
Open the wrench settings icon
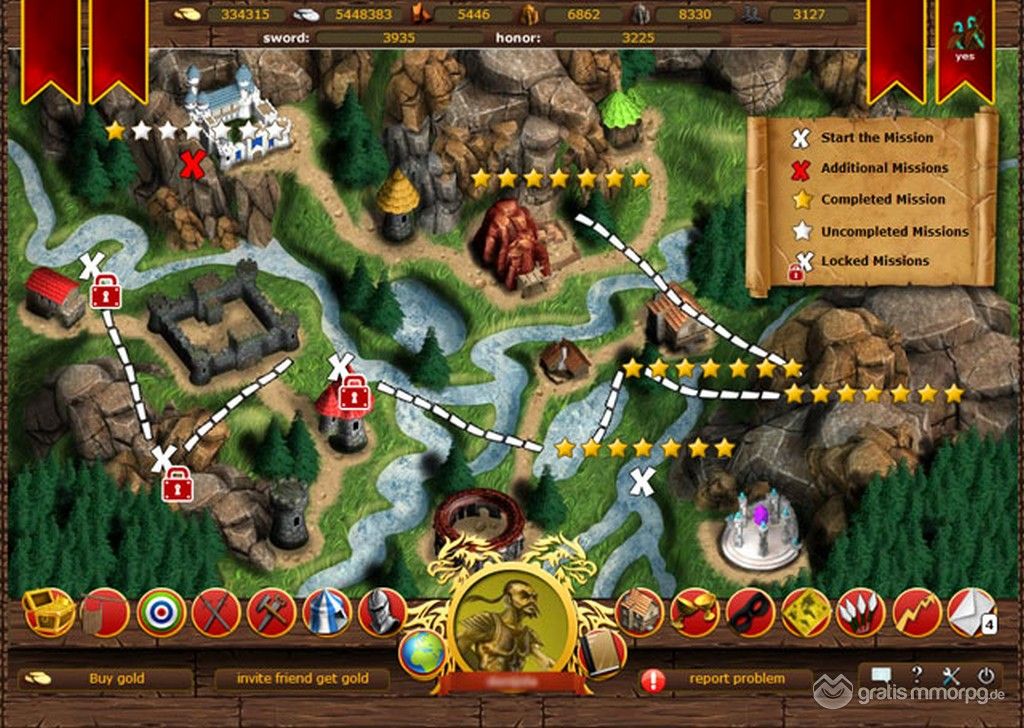click(x=951, y=676)
